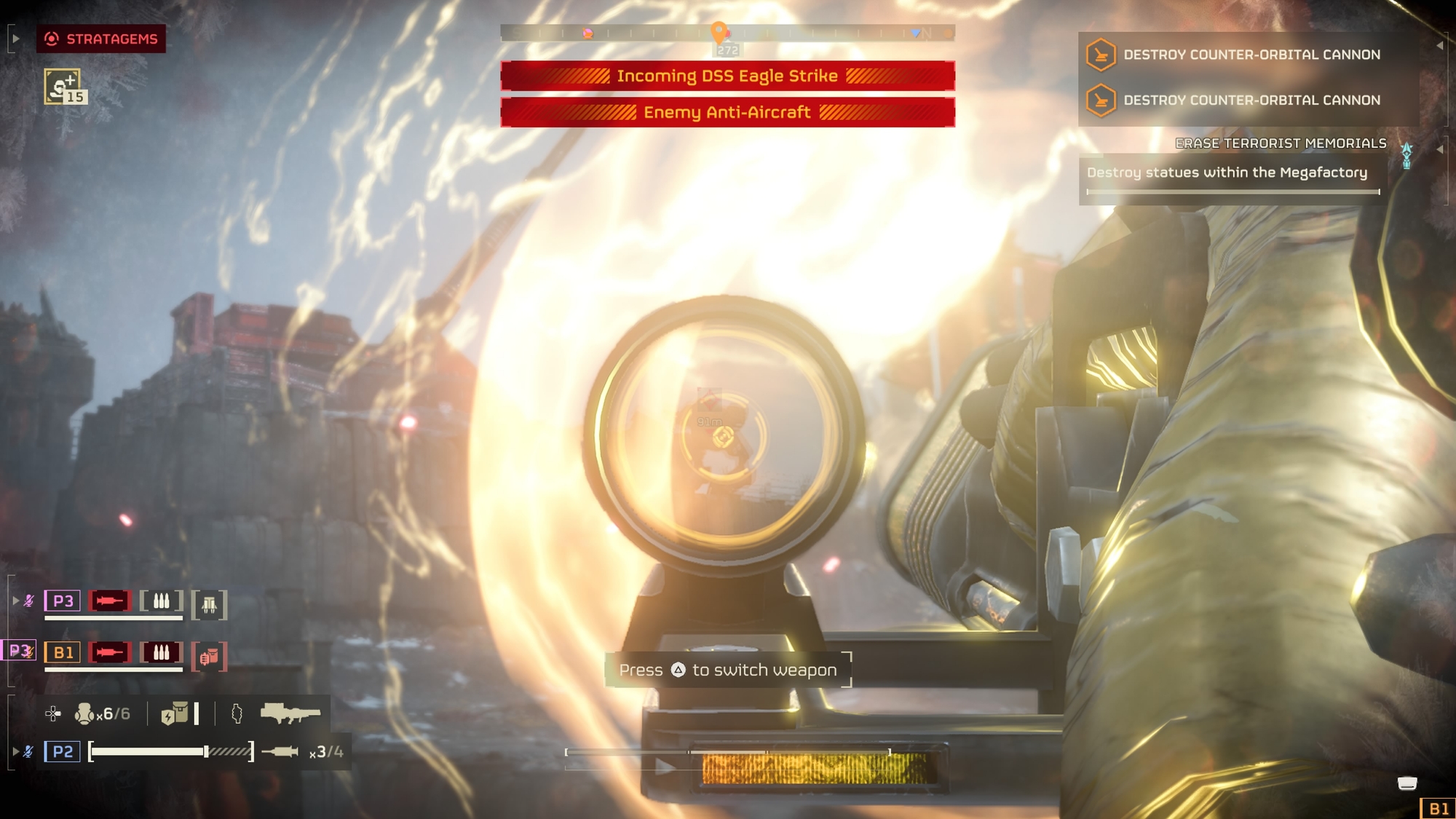Choose the primary weapon silhouette icon
1456x819 pixels.
(x=290, y=713)
